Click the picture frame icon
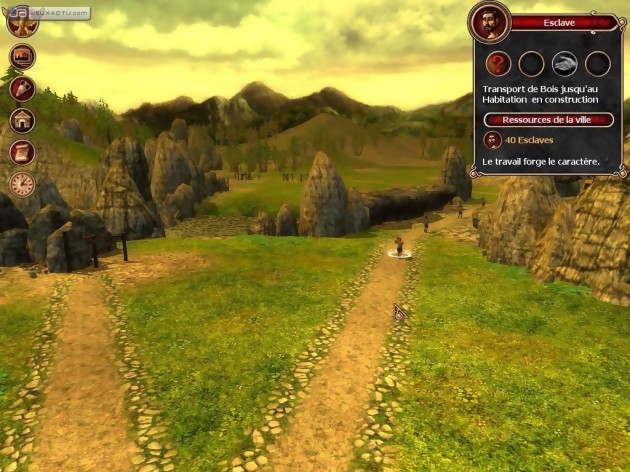630x472 pixels. pos(22,56)
